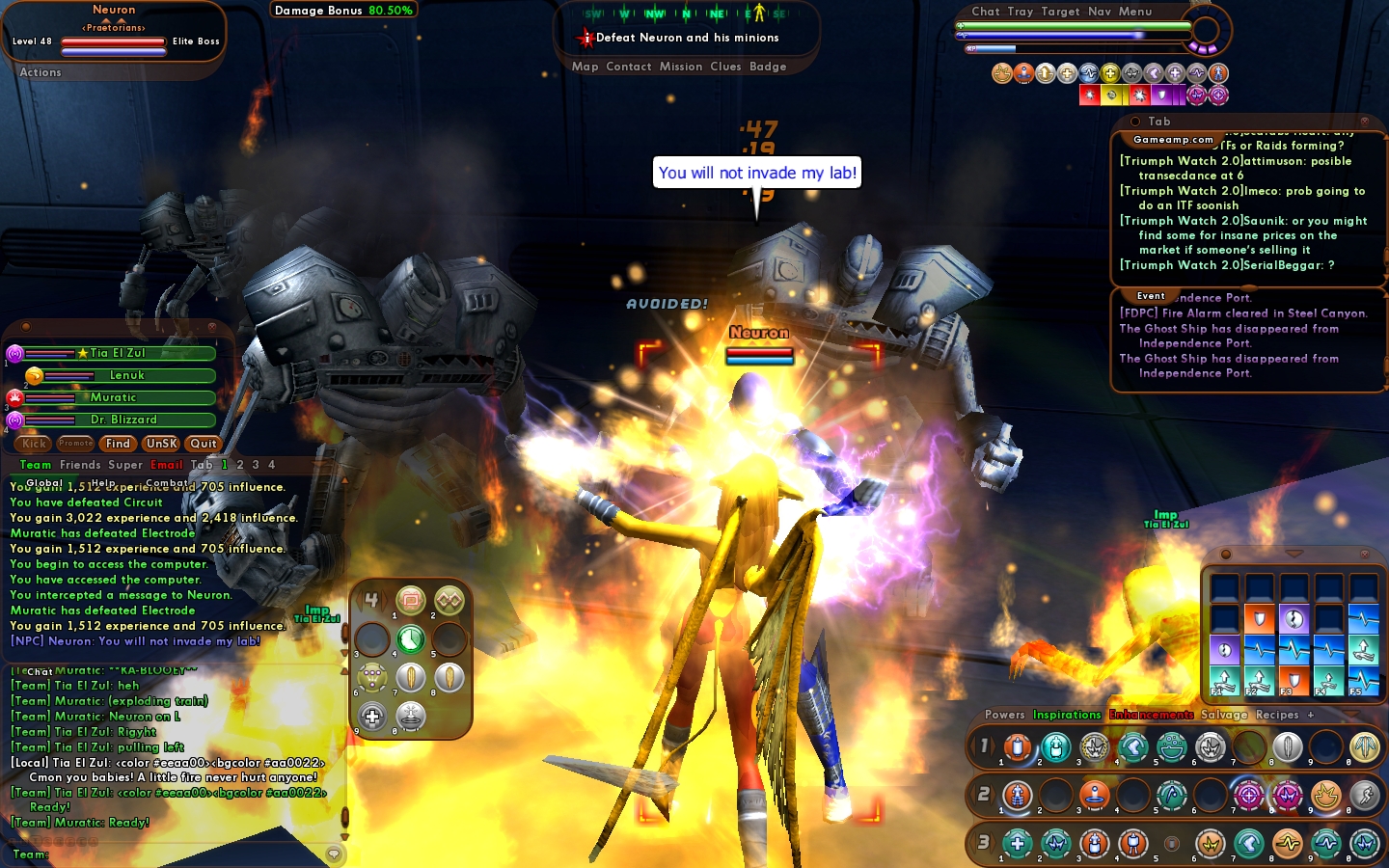This screenshot has width=1389, height=868.
Task: Open the game Menu
Action: pos(1135,12)
